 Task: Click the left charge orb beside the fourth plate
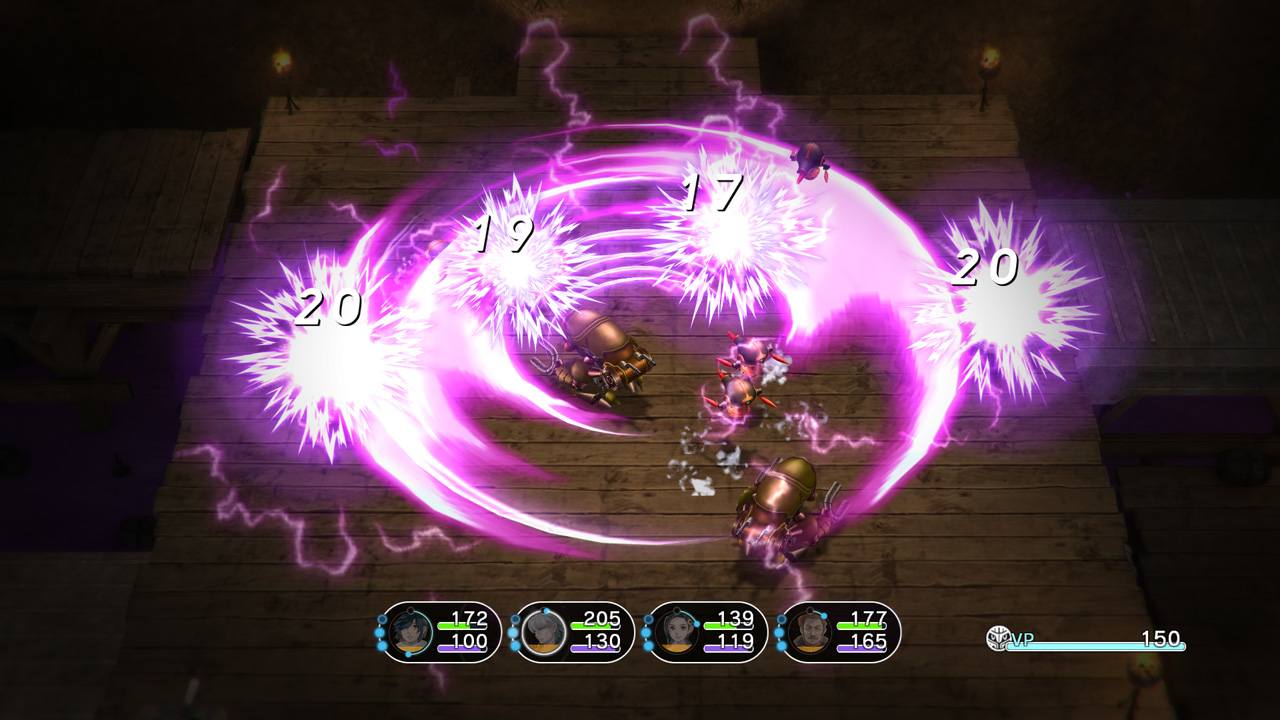(780, 632)
